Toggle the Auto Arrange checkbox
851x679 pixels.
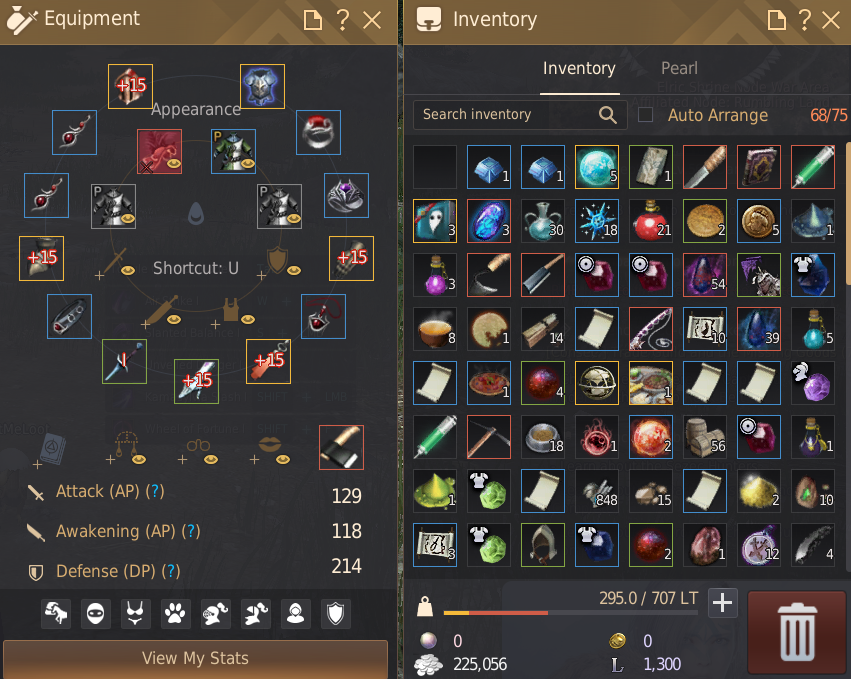[646, 115]
